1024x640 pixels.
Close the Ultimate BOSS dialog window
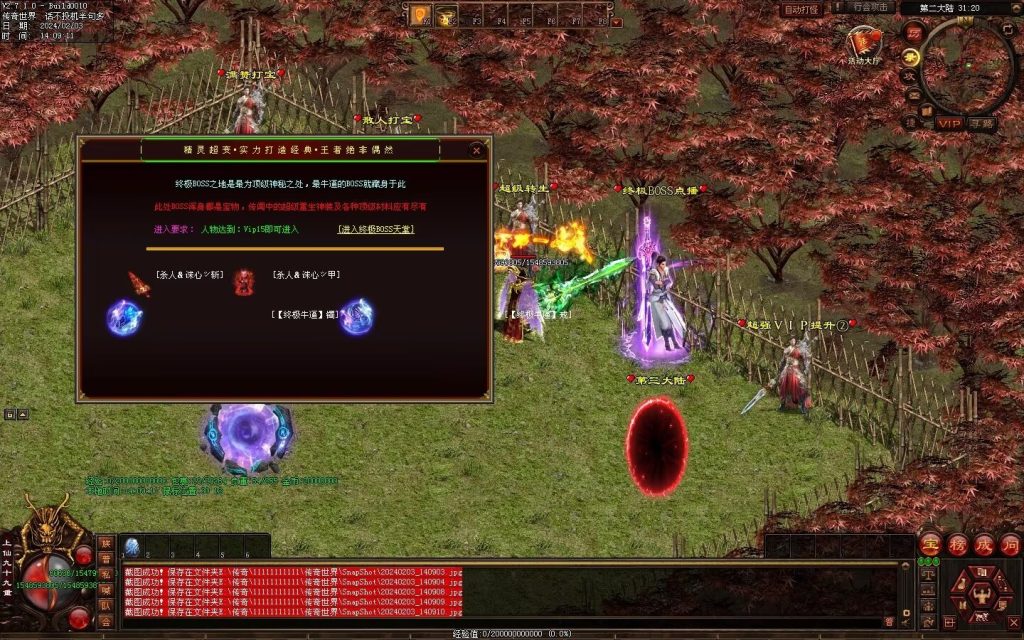click(x=477, y=150)
